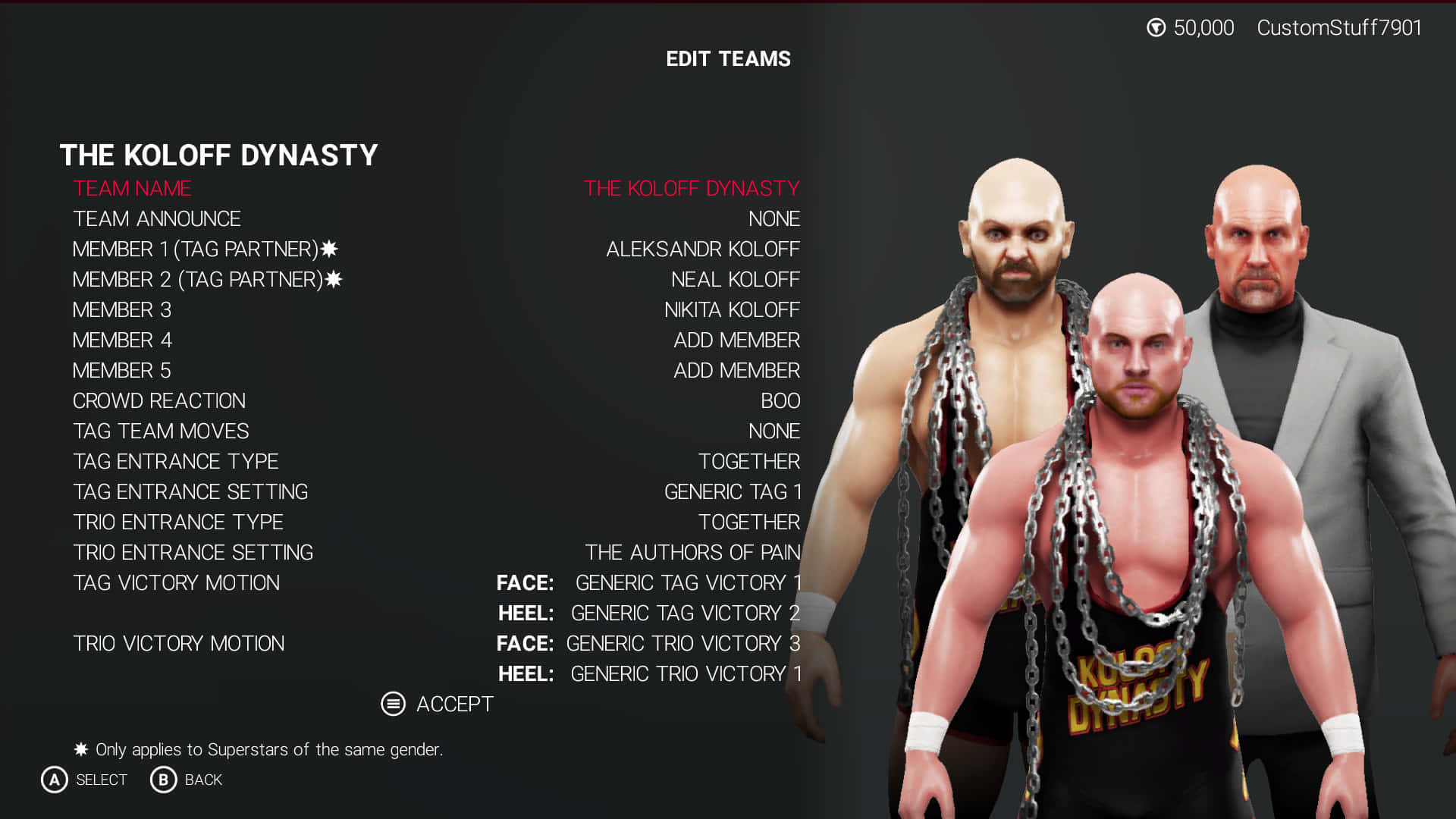The height and width of the screenshot is (819, 1456).
Task: Click the asterisk in the gender footnote
Action: tap(80, 748)
